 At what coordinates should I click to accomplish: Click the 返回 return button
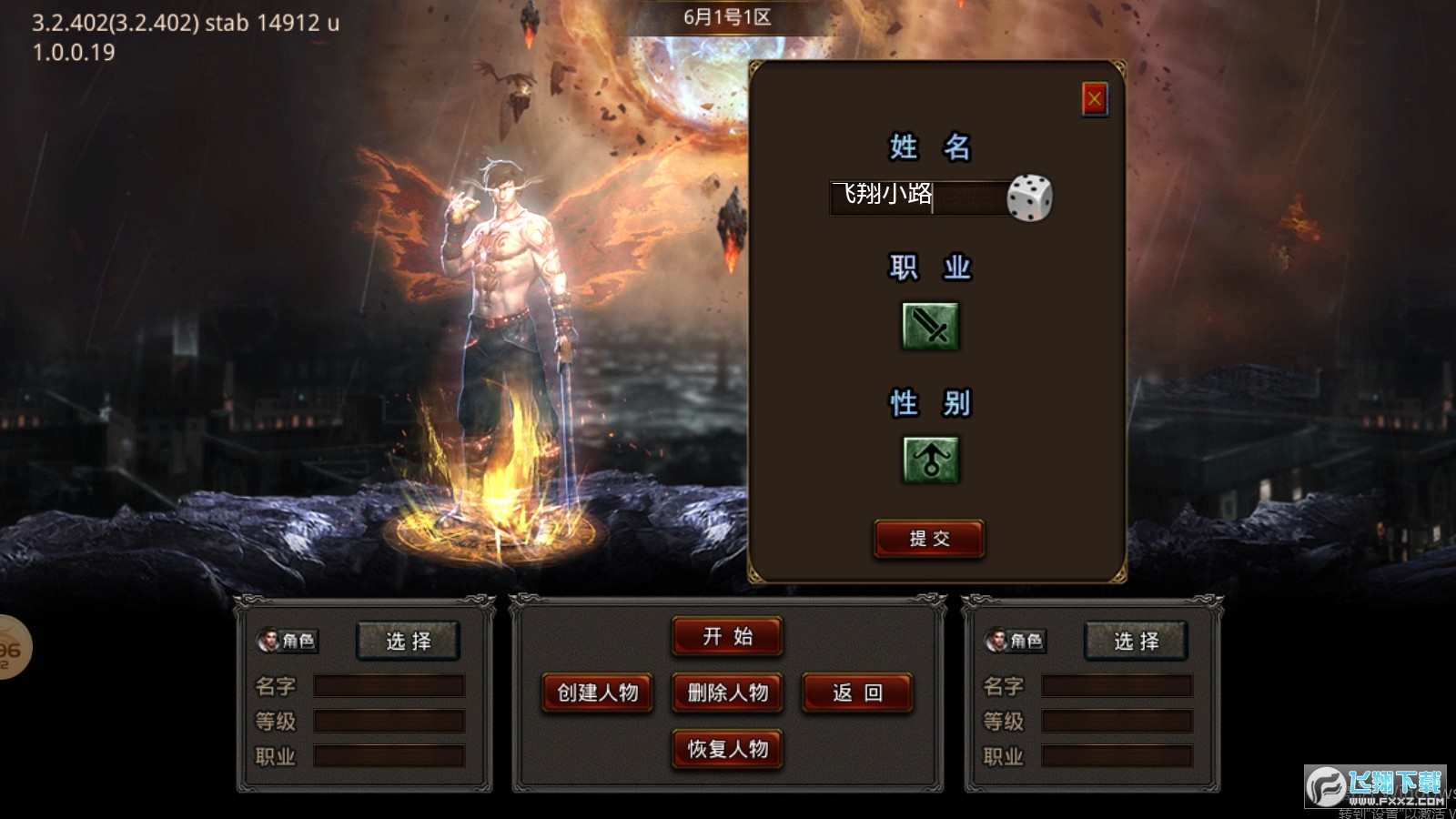855,693
